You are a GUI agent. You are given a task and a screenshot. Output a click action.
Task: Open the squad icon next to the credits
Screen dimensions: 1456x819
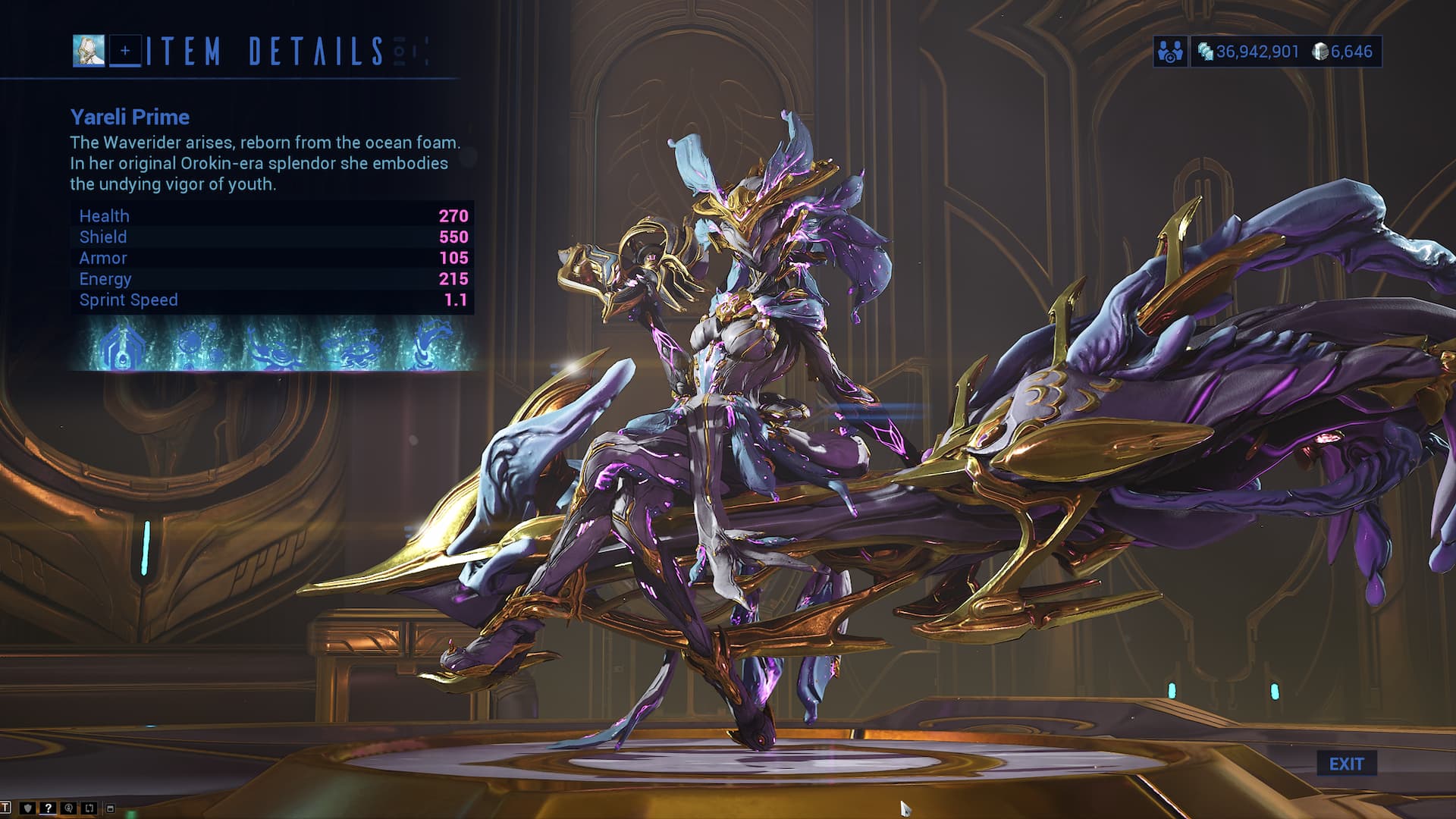pos(1170,52)
